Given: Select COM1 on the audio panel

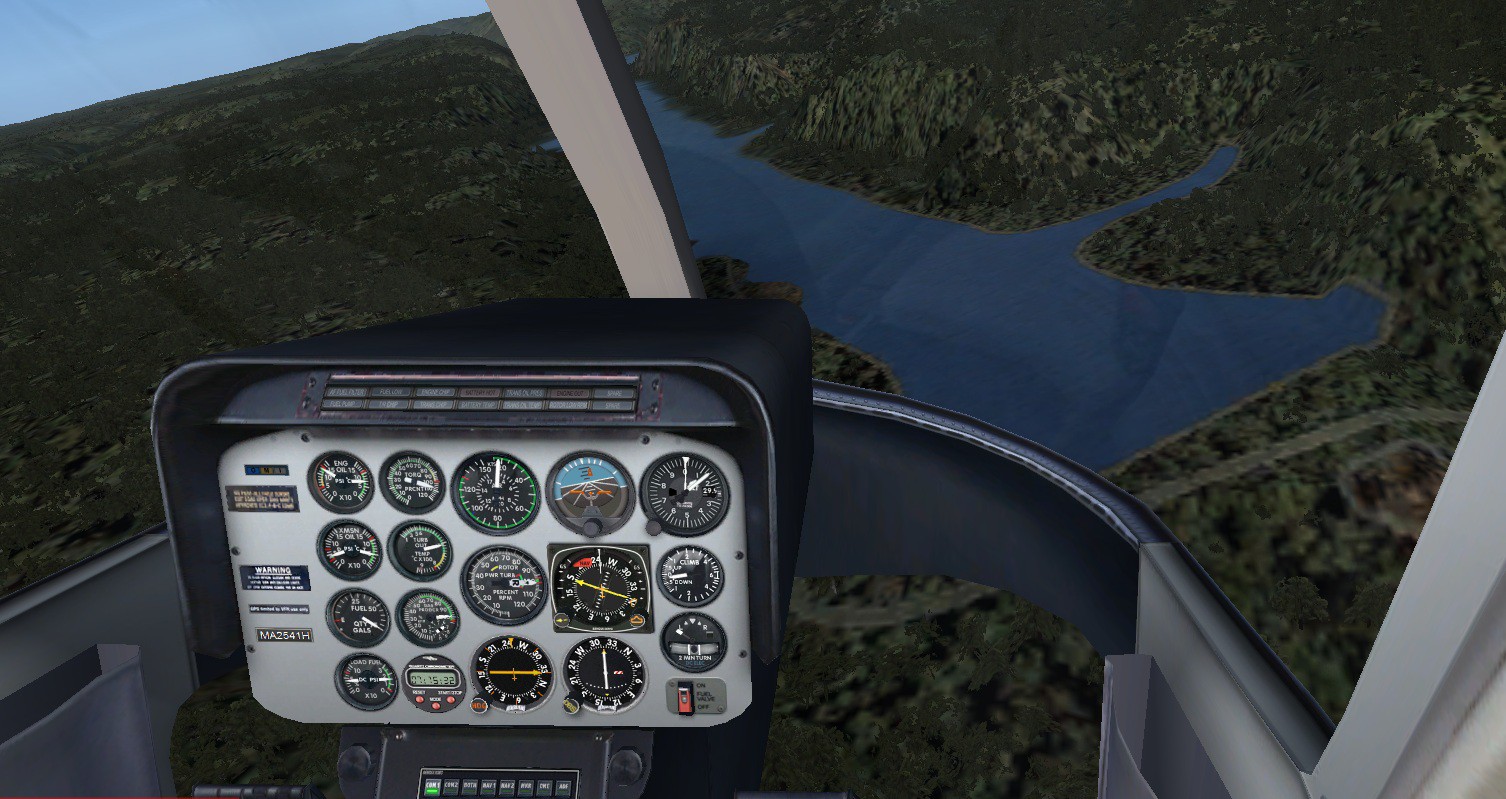Looking at the screenshot, I should coord(433,786).
